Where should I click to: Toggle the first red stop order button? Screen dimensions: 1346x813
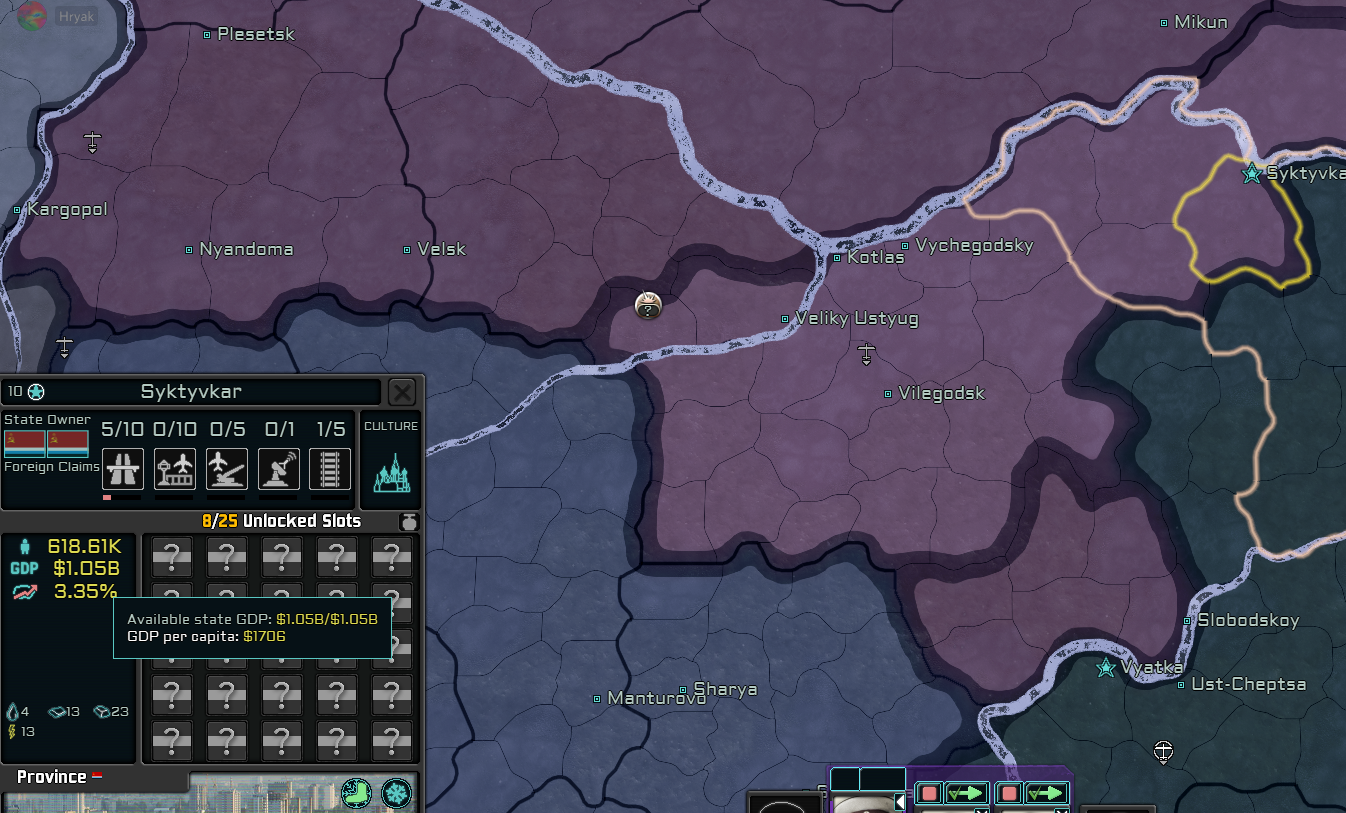pyautogui.click(x=929, y=793)
